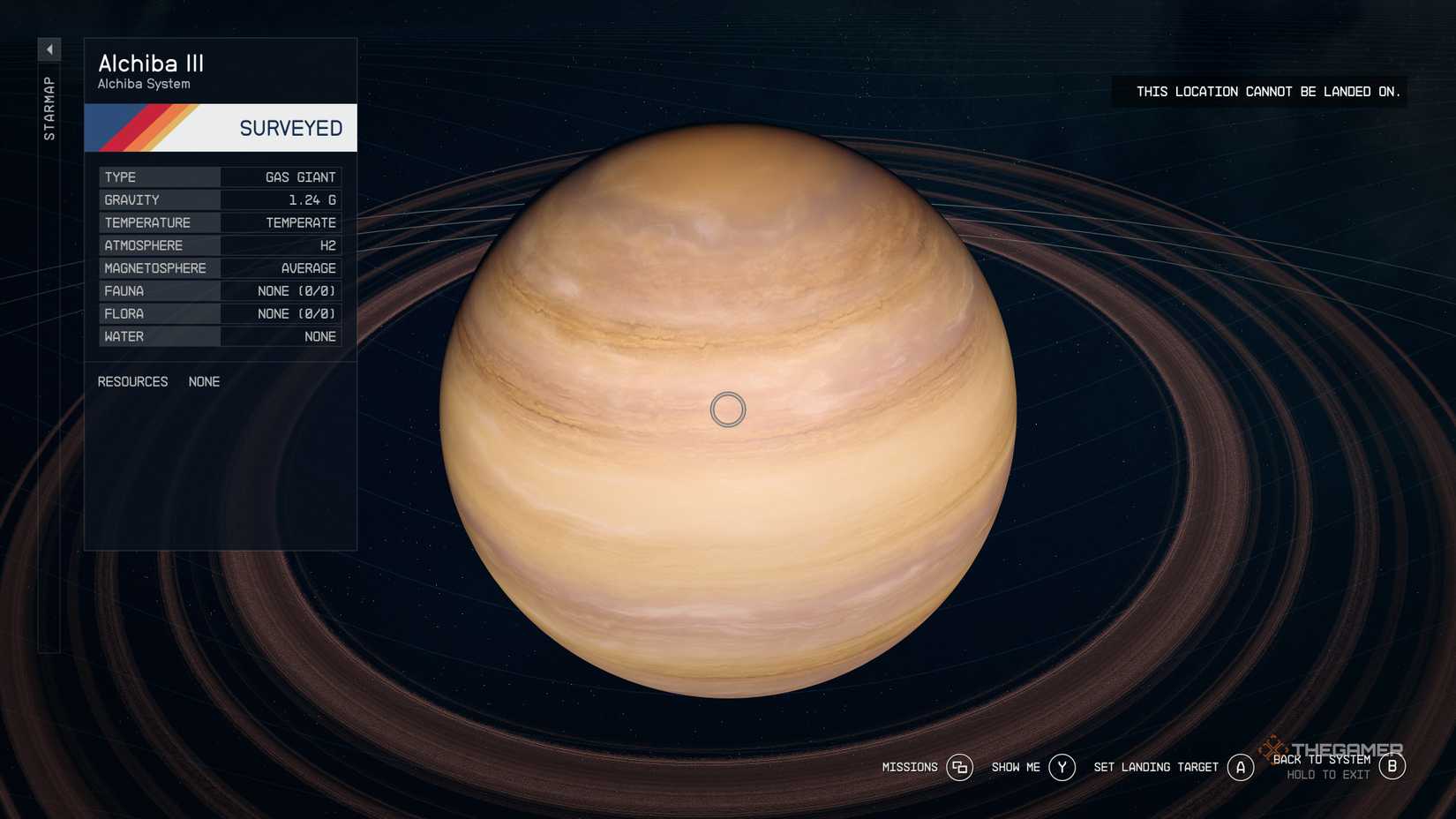1456x819 pixels.
Task: Expand the ATMOSPHERE H2 entry
Action: click(220, 245)
